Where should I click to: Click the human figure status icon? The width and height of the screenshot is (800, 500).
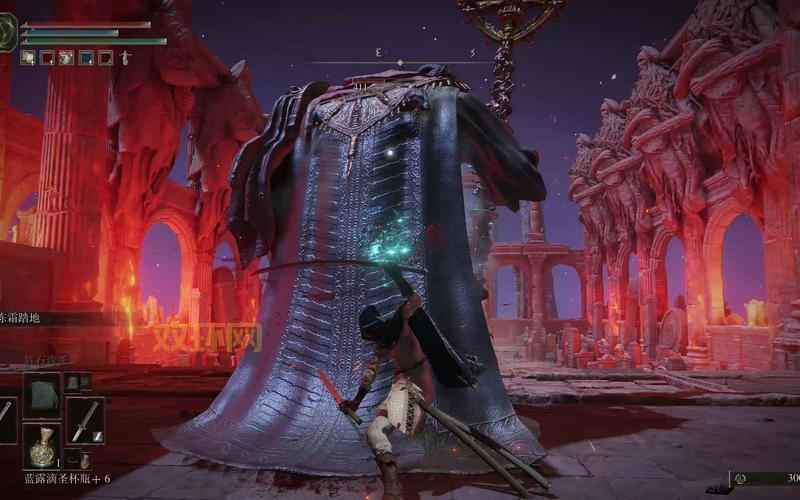(x=124, y=58)
